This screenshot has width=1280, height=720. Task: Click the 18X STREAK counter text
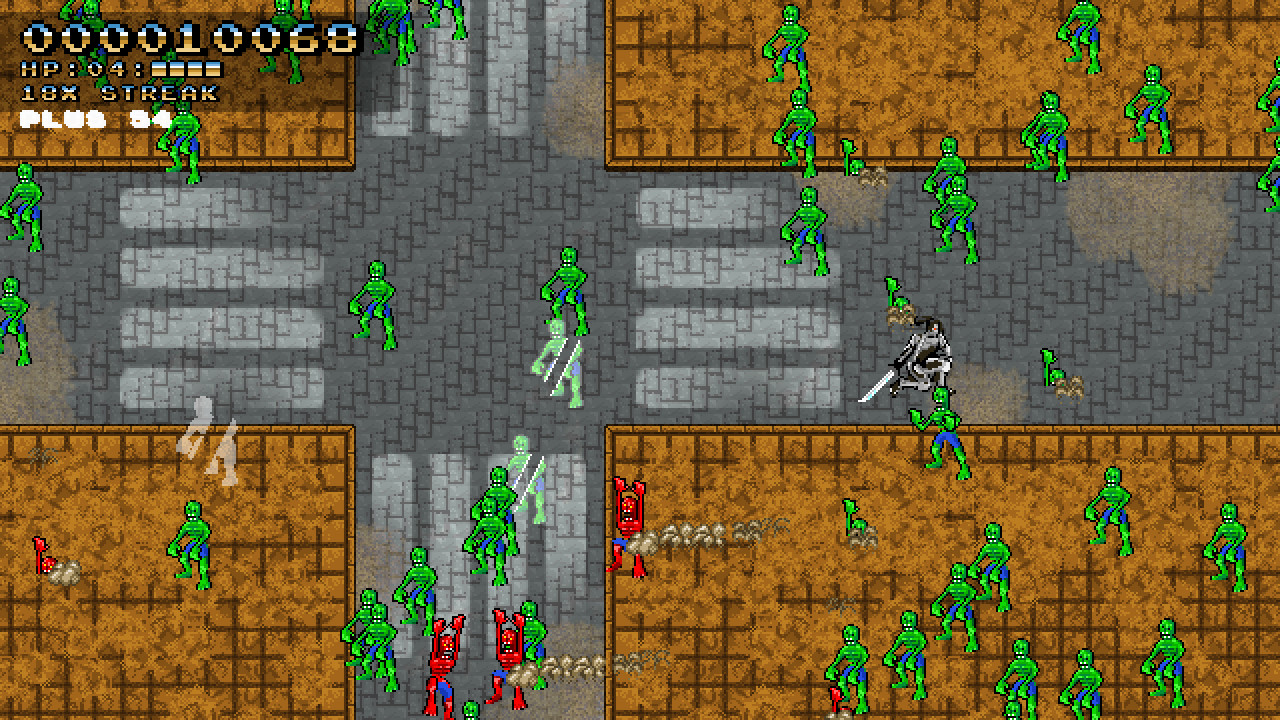click(115, 94)
